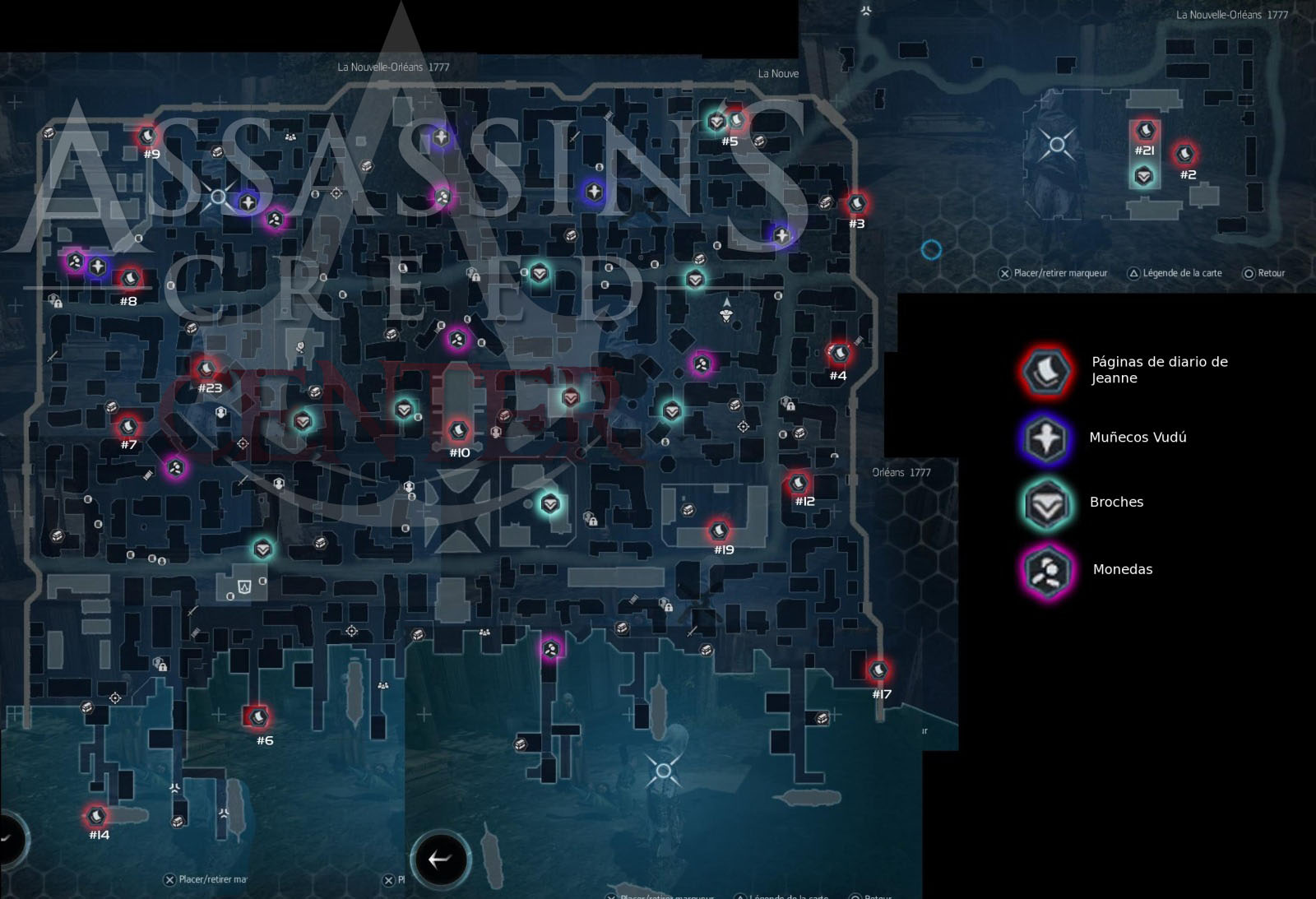Click diary page marker #10
Screen dimensions: 1316x899
point(458,430)
